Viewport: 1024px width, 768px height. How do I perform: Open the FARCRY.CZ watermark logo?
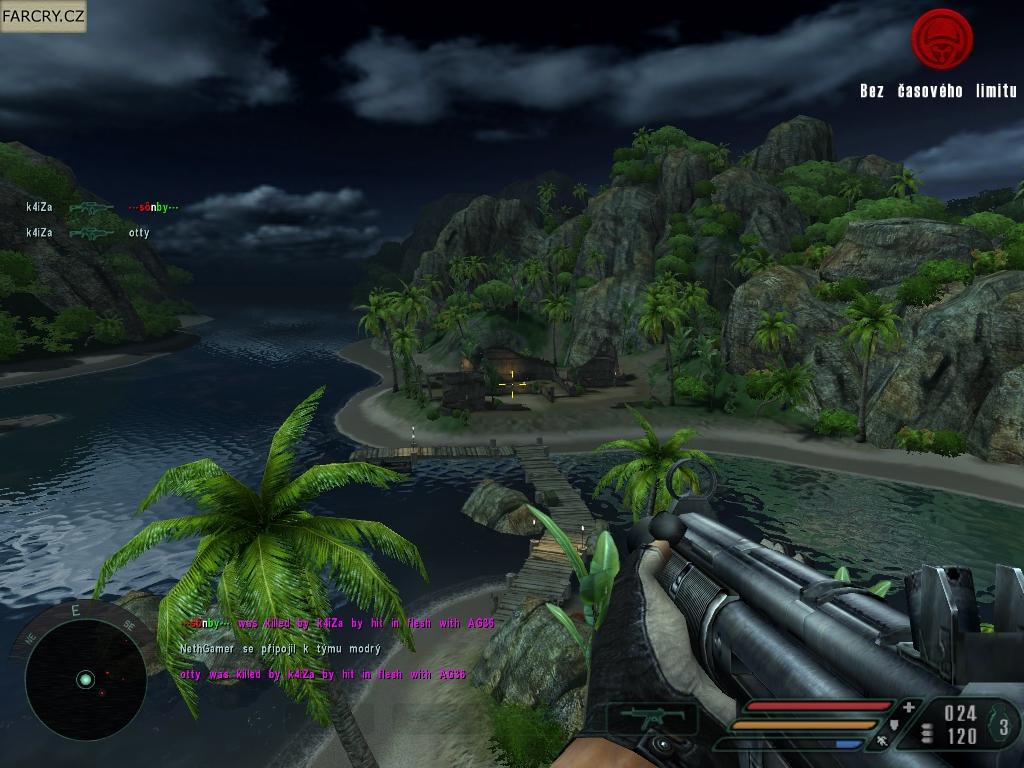pyautogui.click(x=43, y=16)
